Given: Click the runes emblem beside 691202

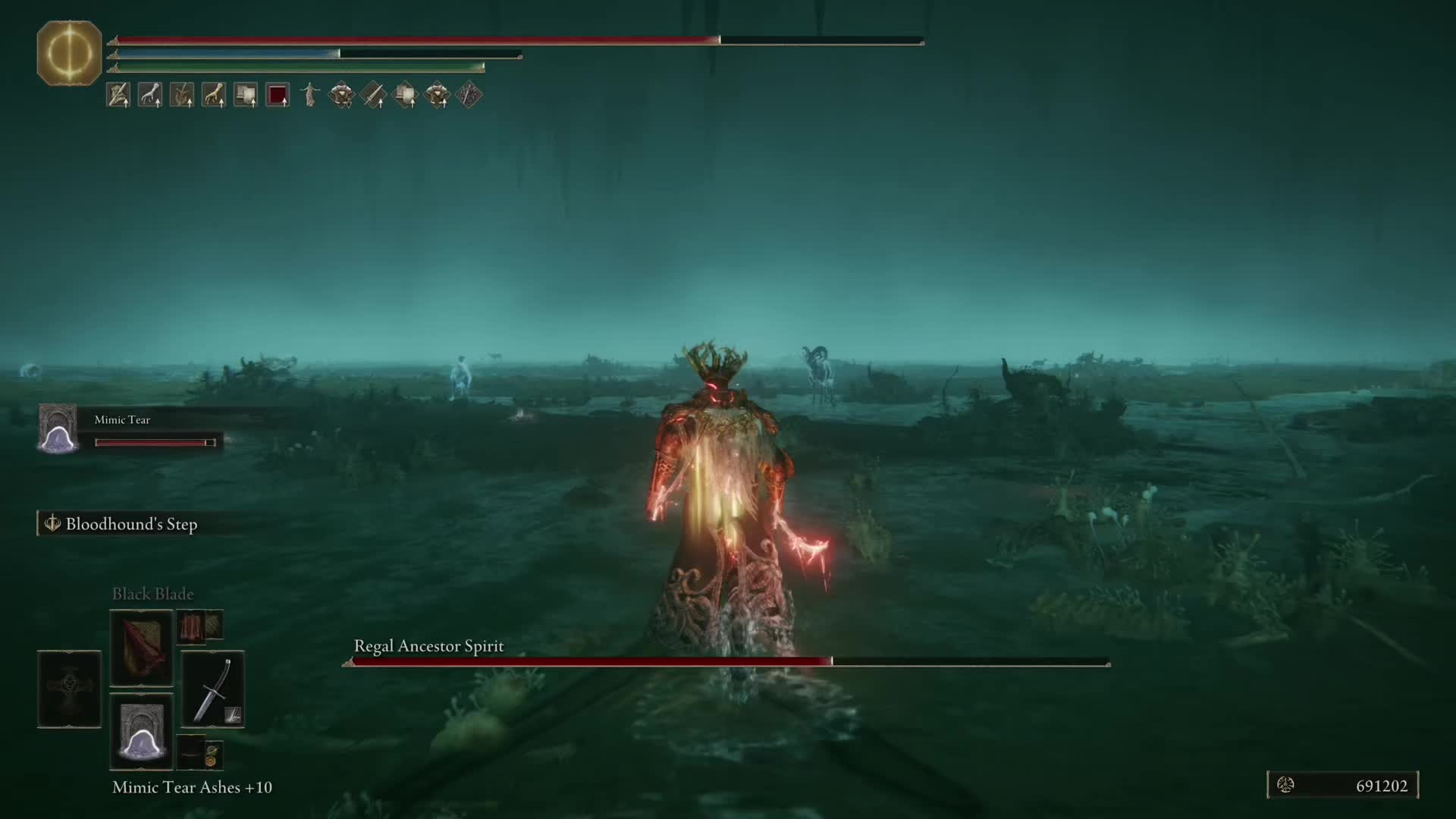Looking at the screenshot, I should click(1285, 786).
